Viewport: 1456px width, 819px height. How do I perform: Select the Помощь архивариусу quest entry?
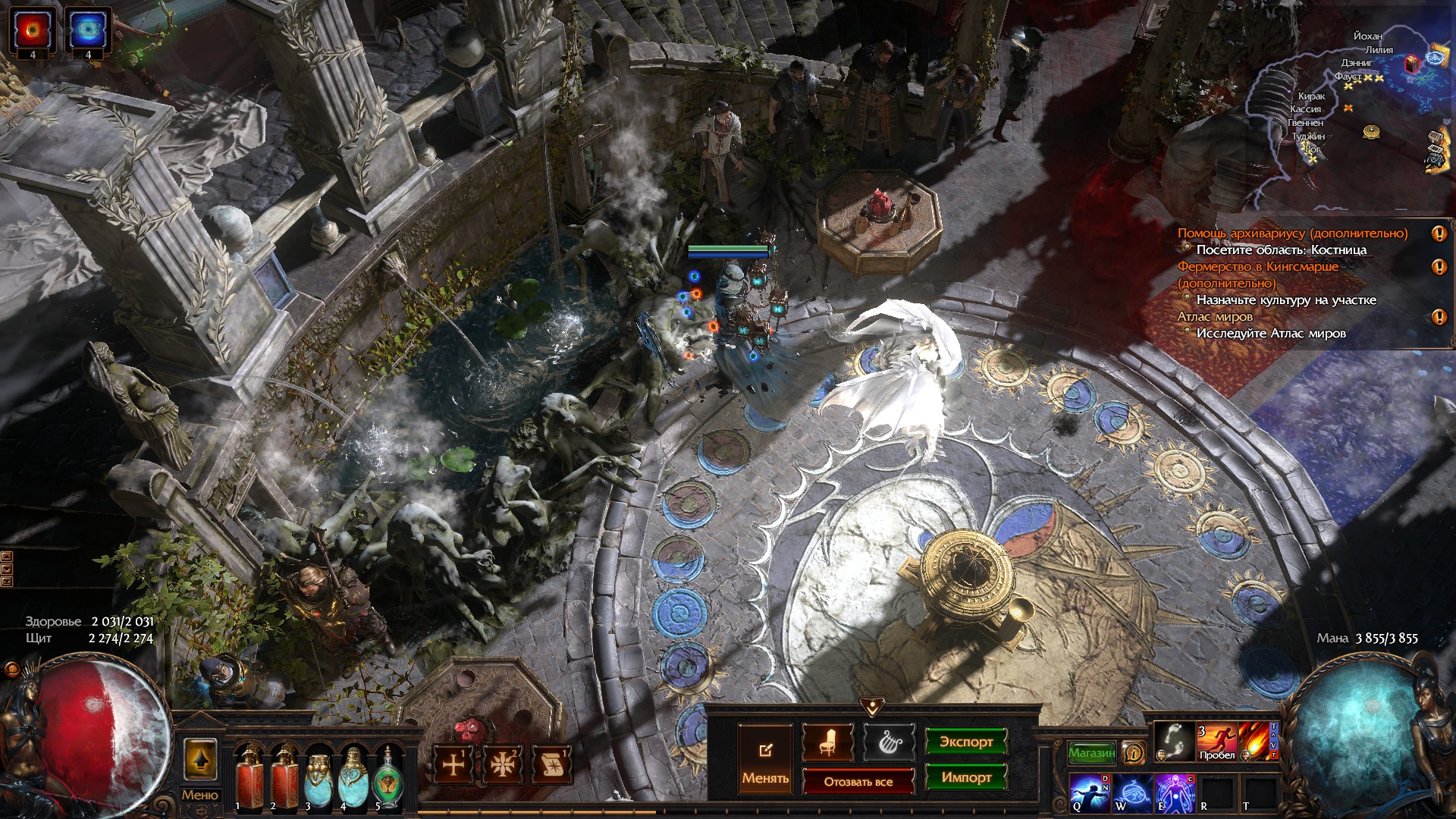click(x=1292, y=234)
